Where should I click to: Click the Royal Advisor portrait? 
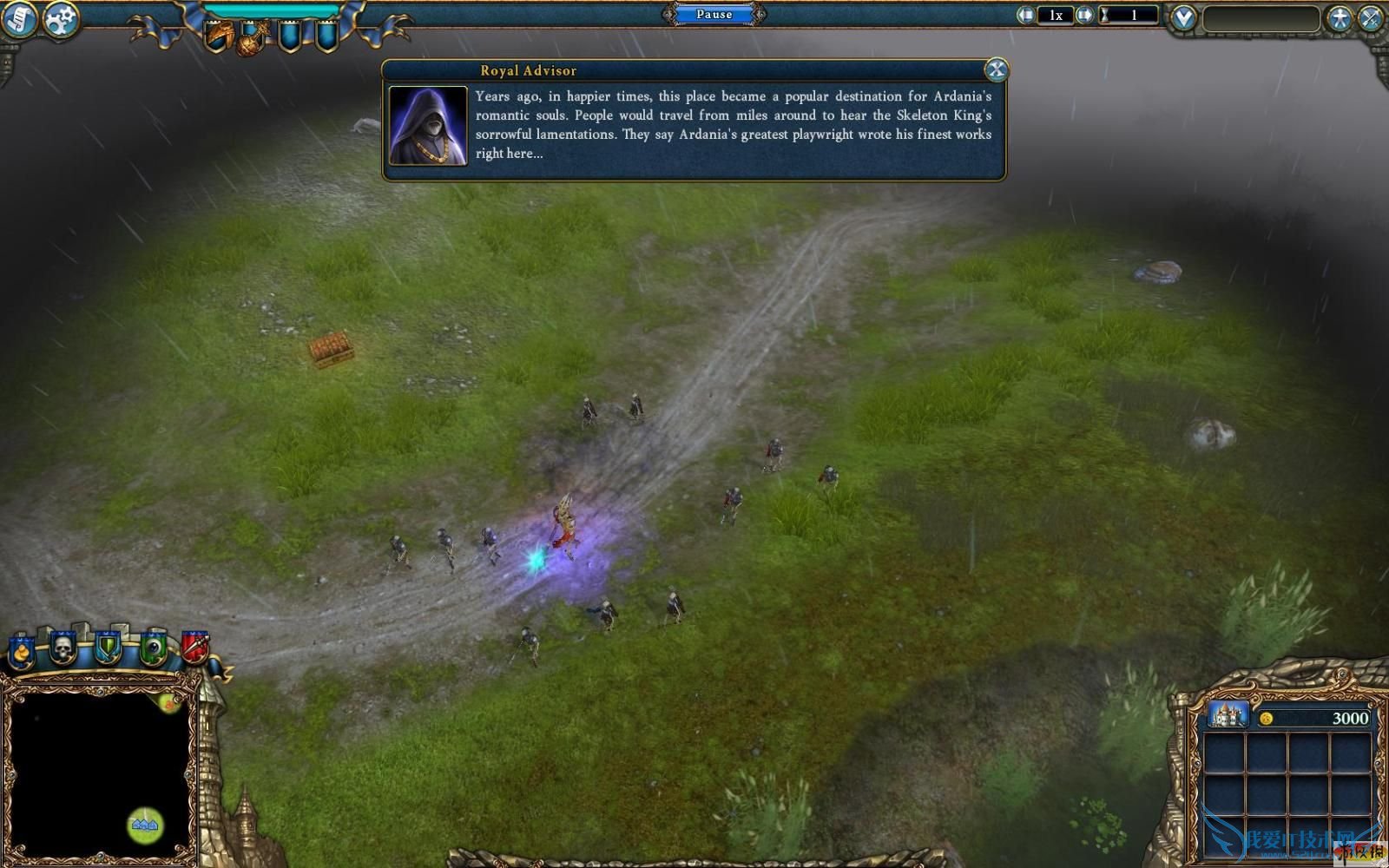tap(428, 125)
